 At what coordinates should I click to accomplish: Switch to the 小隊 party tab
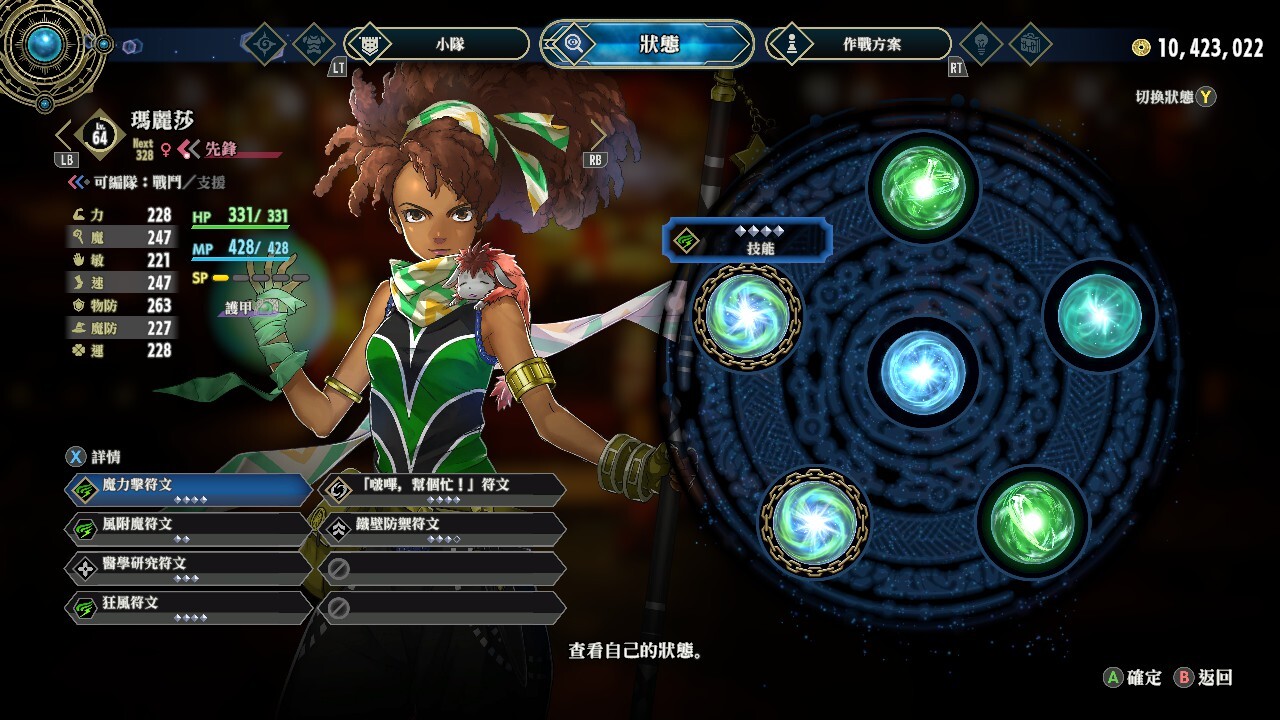[x=437, y=44]
